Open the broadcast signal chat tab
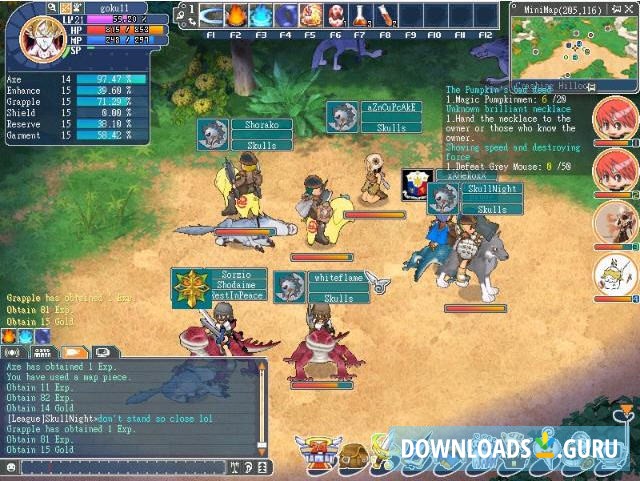Screen dimensions: 640x481 point(14,352)
